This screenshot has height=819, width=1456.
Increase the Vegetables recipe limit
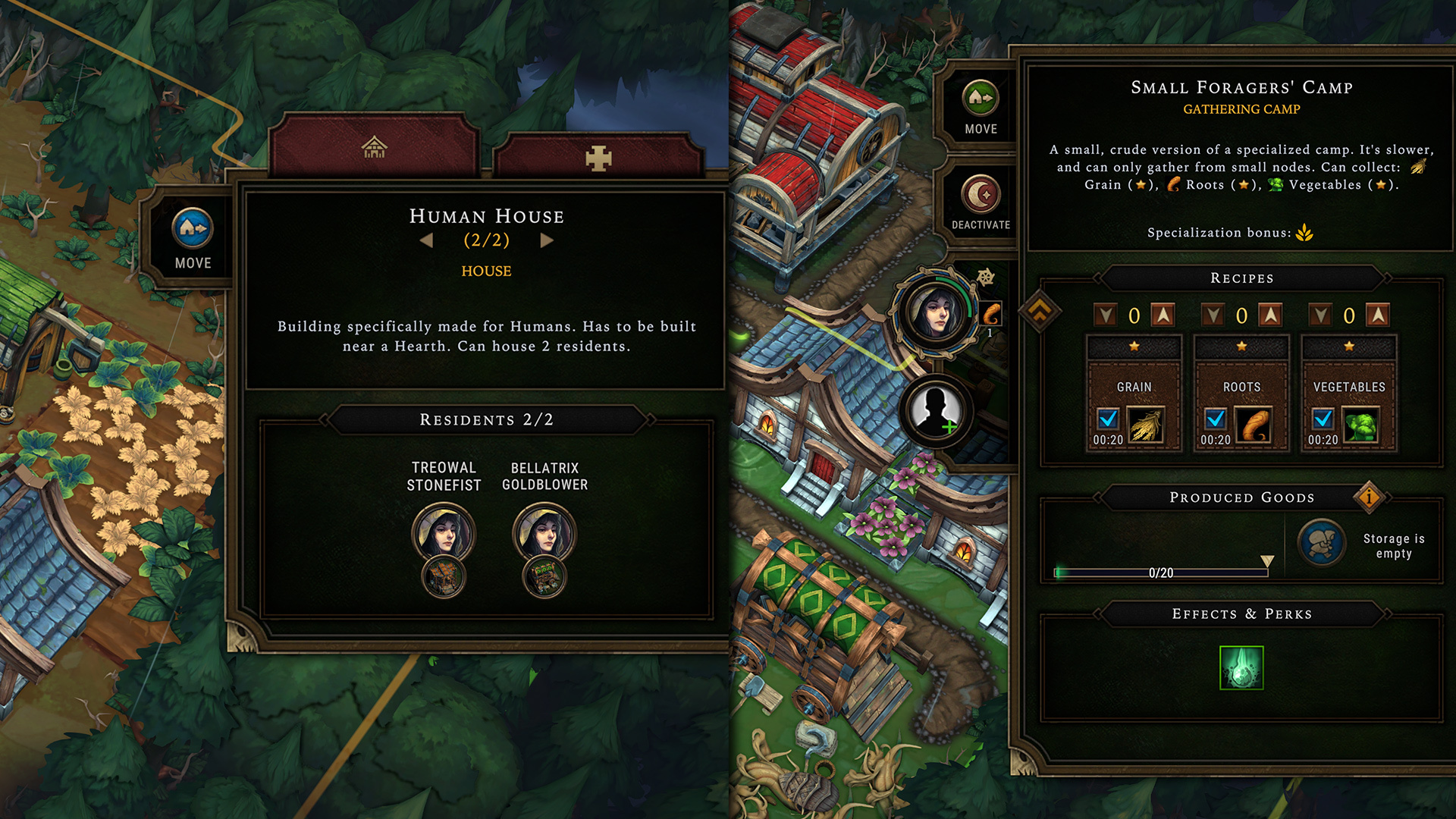1378,315
